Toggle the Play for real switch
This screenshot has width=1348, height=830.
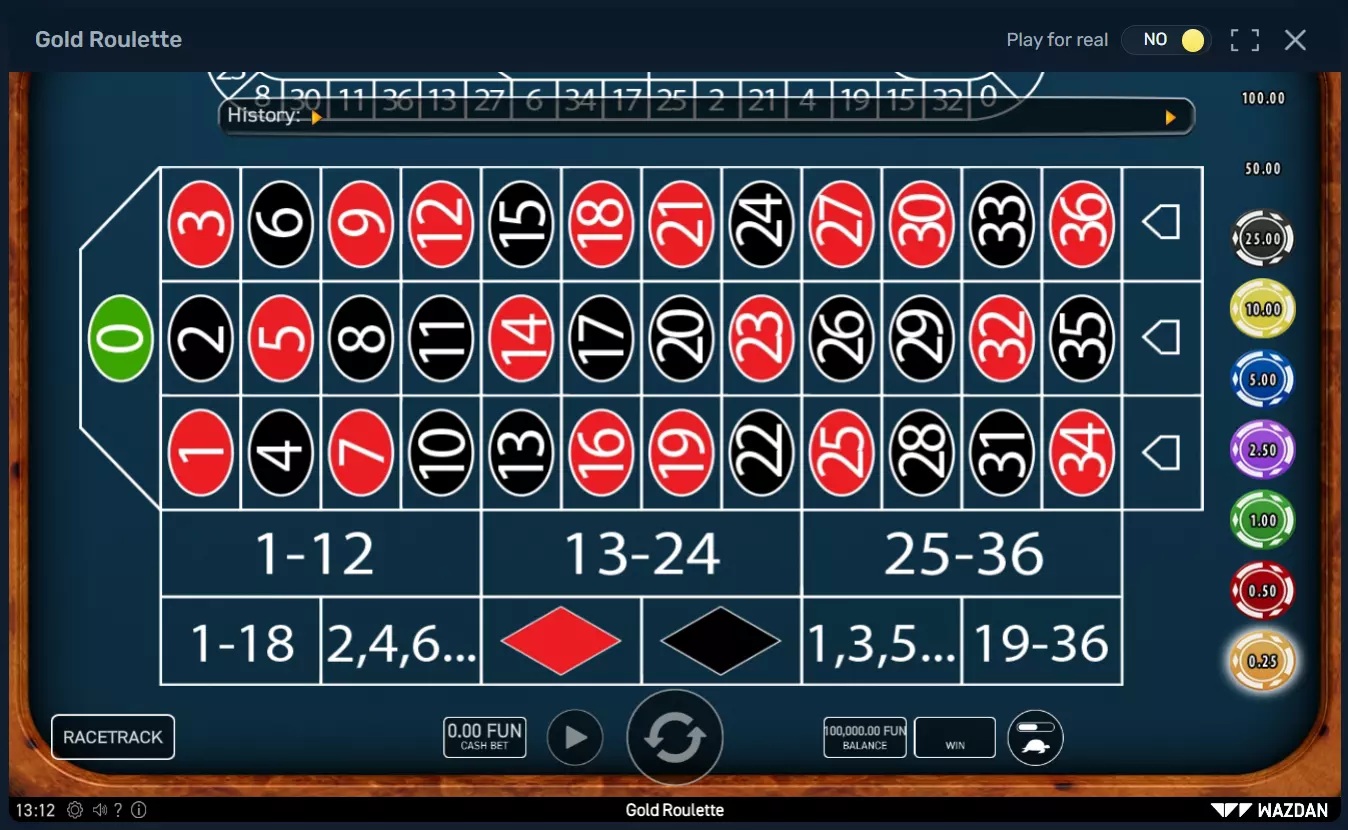1166,40
